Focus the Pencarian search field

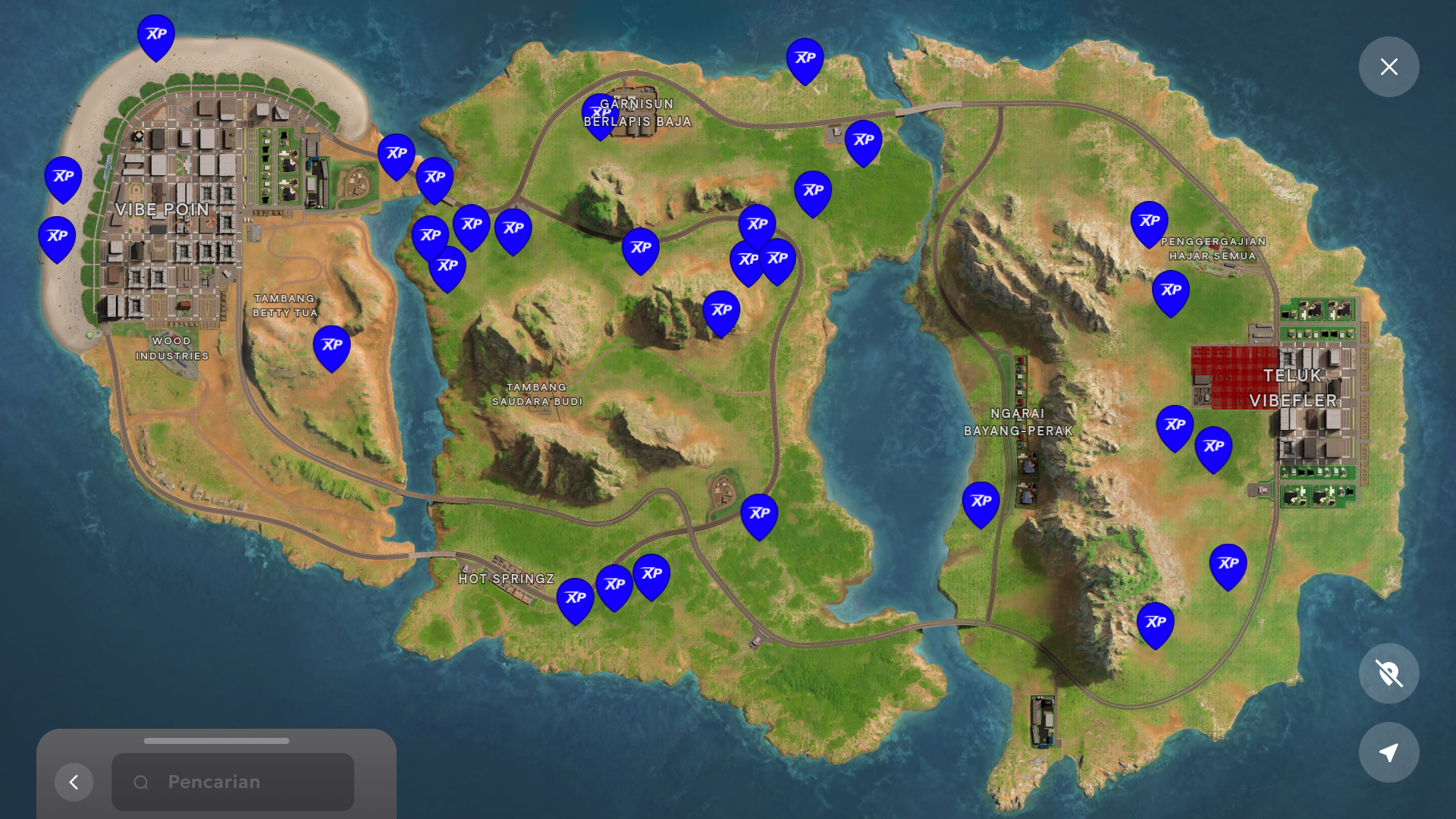233,782
